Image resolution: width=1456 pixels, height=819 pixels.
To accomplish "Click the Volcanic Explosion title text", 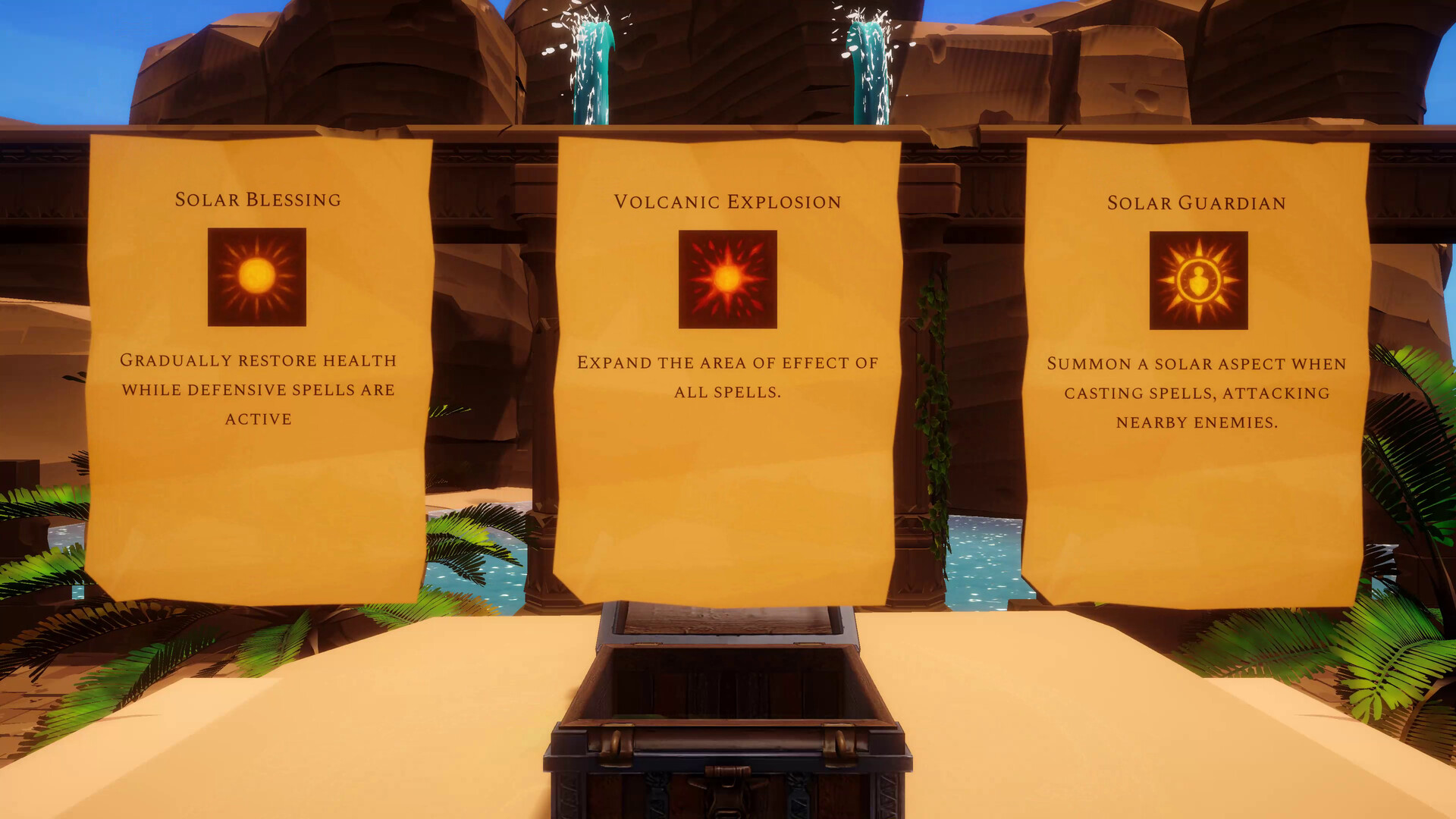I will [726, 202].
